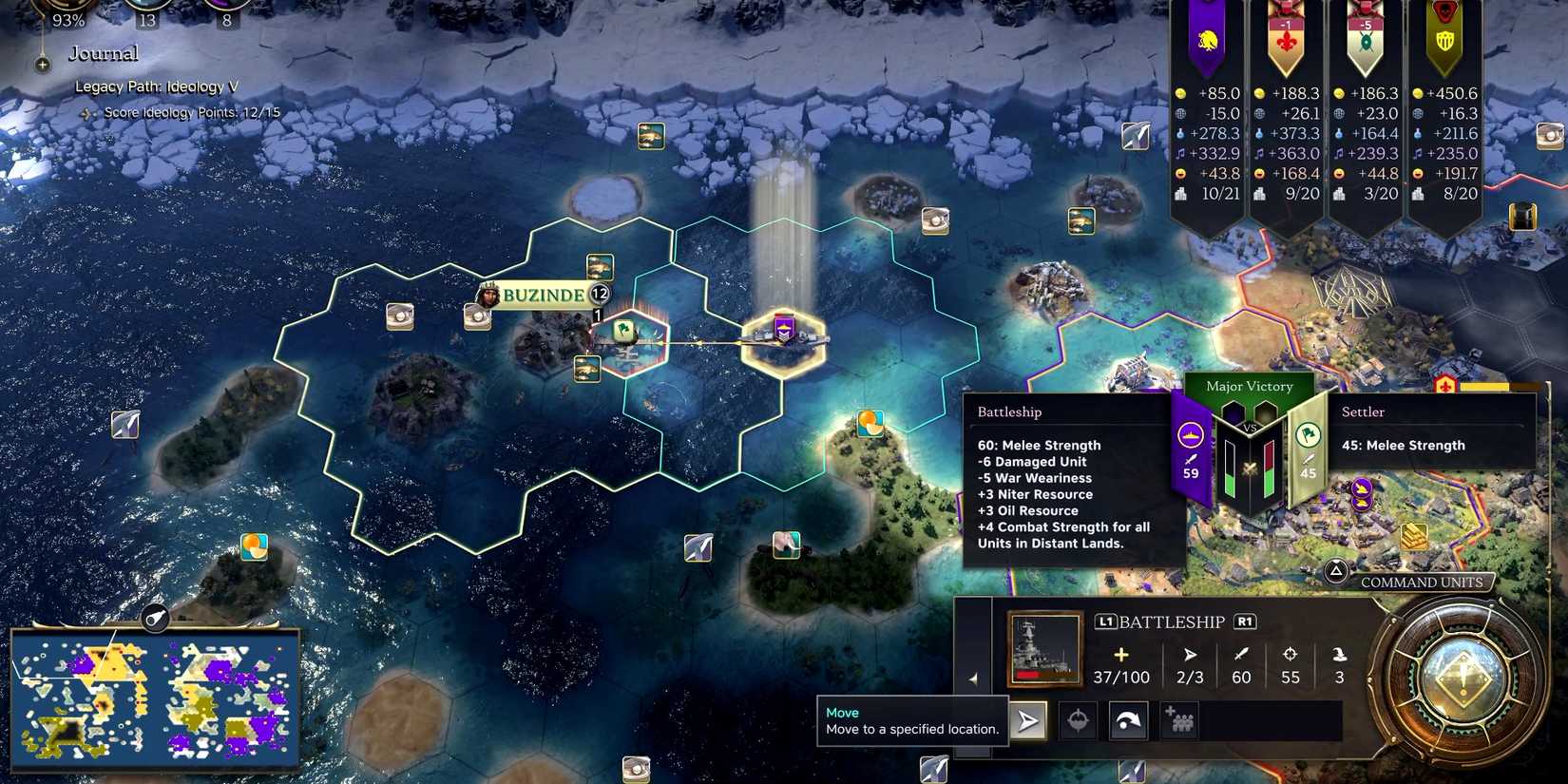
Task: Expand the Journal with the plus icon
Action: 41,65
